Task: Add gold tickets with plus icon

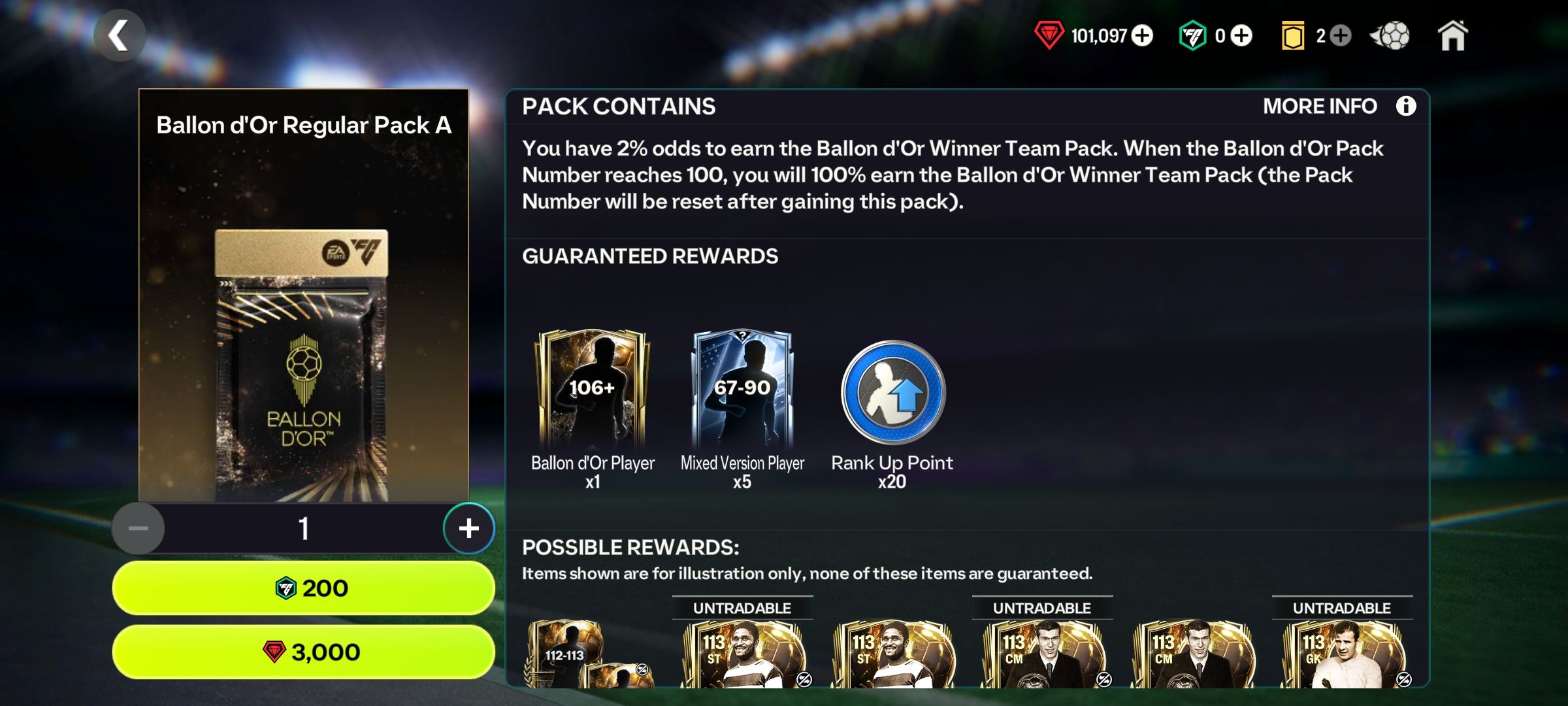Action: (1340, 35)
